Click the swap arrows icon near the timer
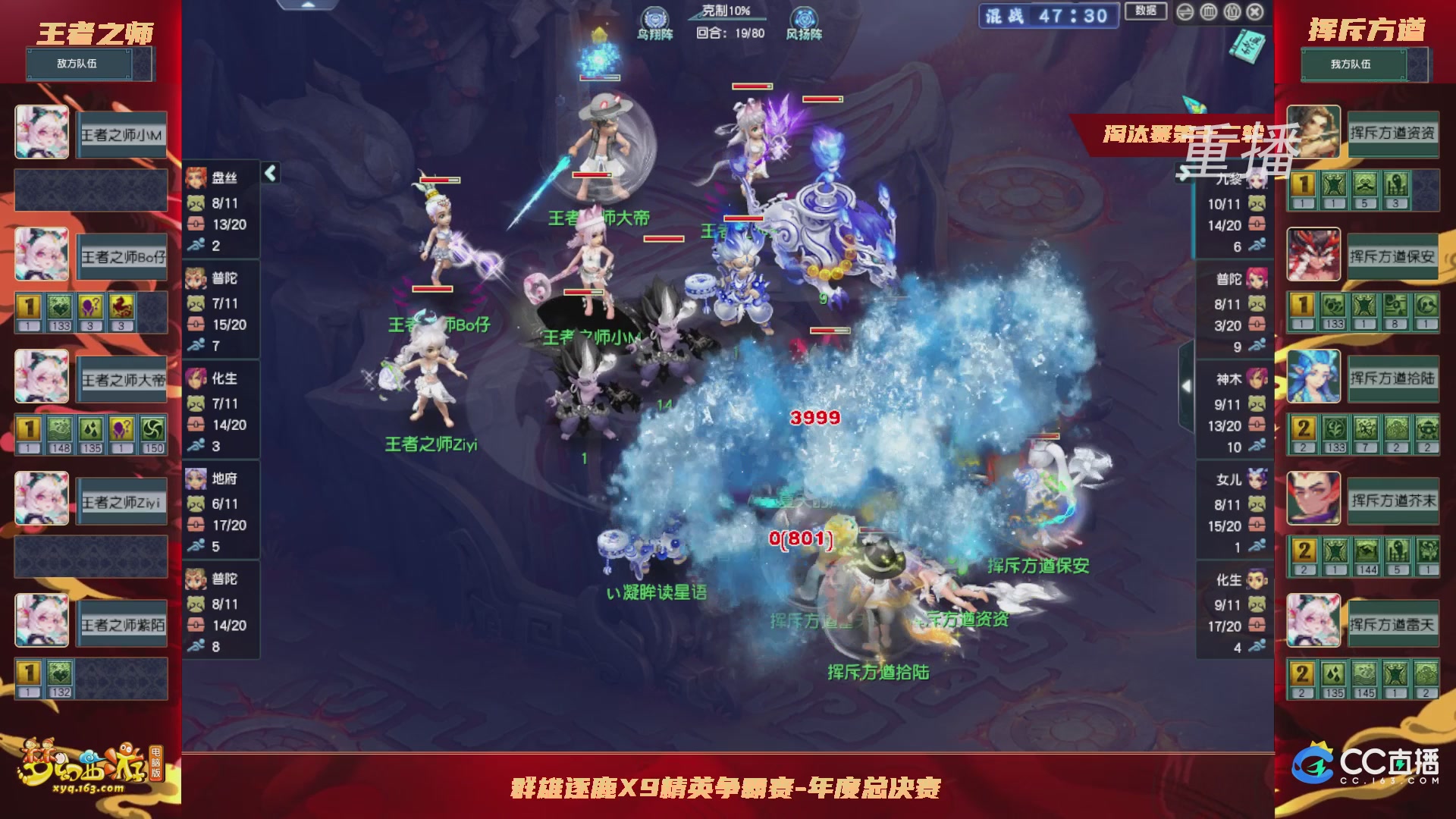Image resolution: width=1456 pixels, height=819 pixels. [1185, 12]
